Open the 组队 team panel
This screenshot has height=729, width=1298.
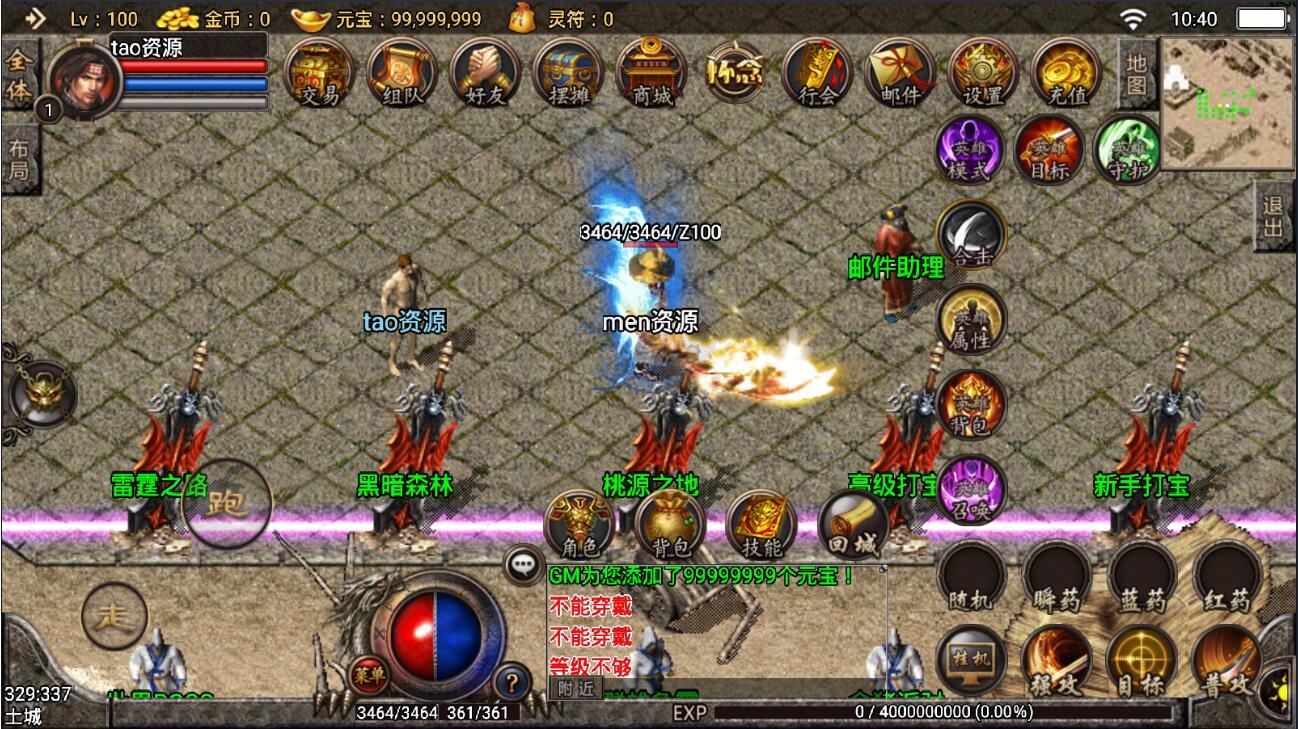402,72
